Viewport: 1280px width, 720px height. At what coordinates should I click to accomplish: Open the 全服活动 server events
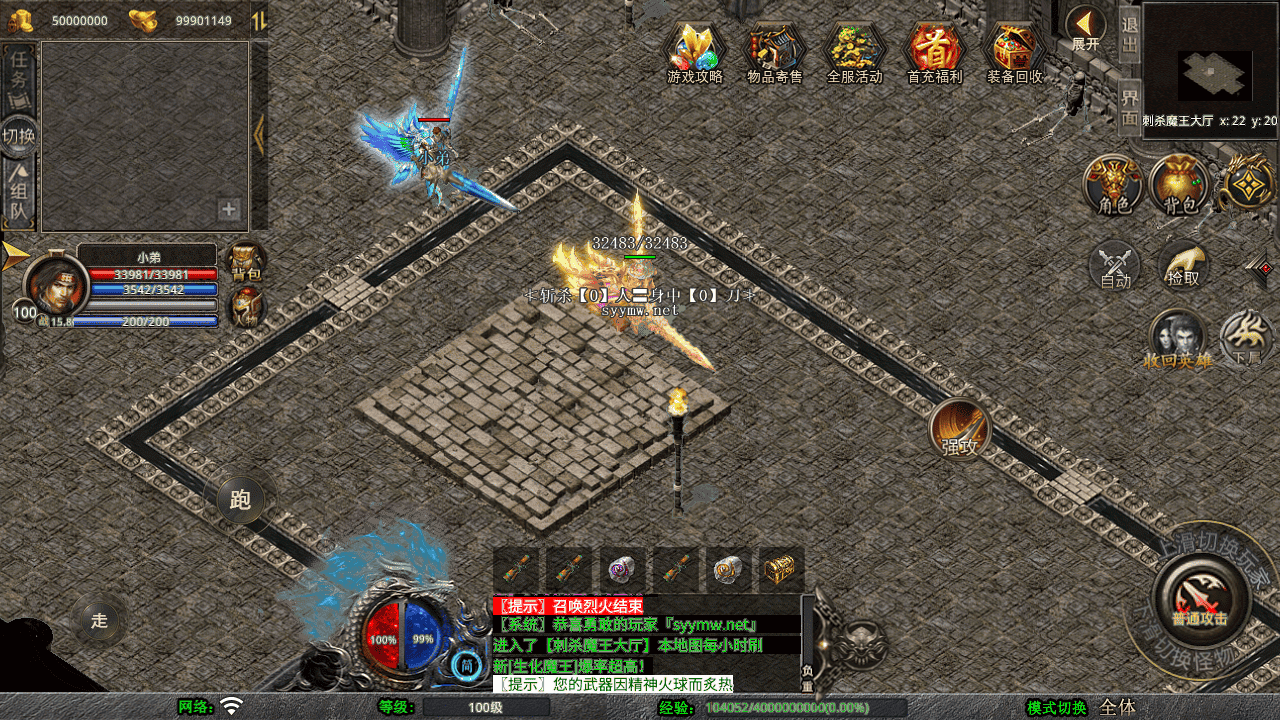click(x=855, y=50)
